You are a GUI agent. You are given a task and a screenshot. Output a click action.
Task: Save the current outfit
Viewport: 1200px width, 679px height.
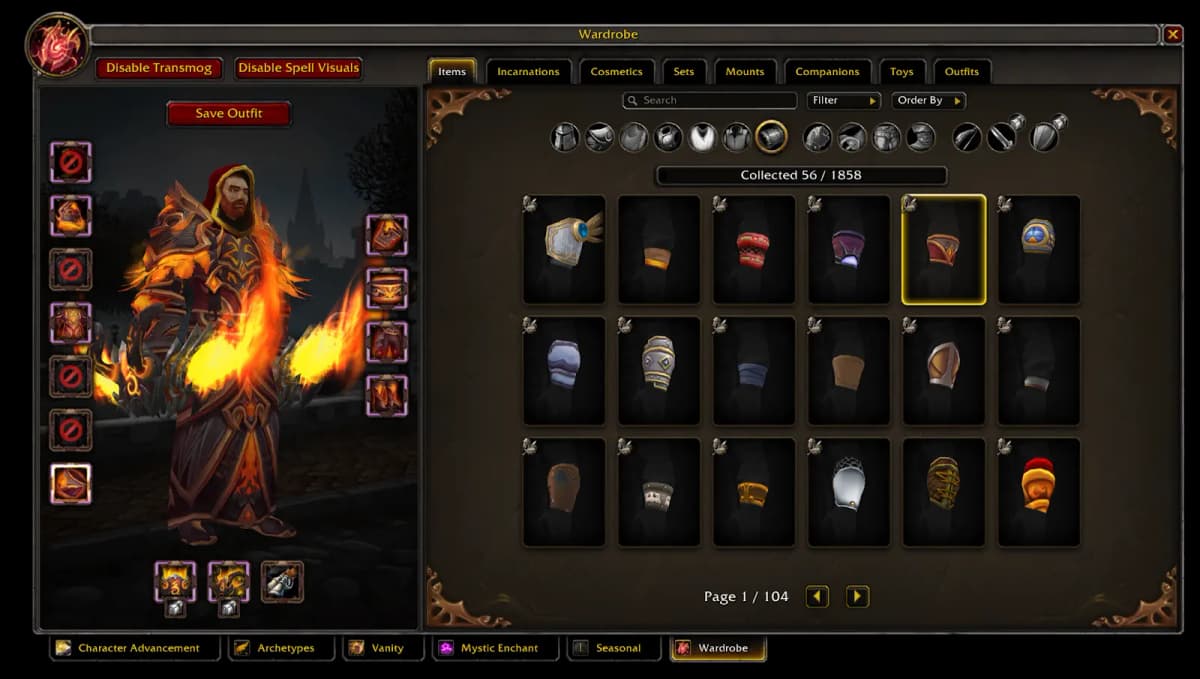[229, 113]
